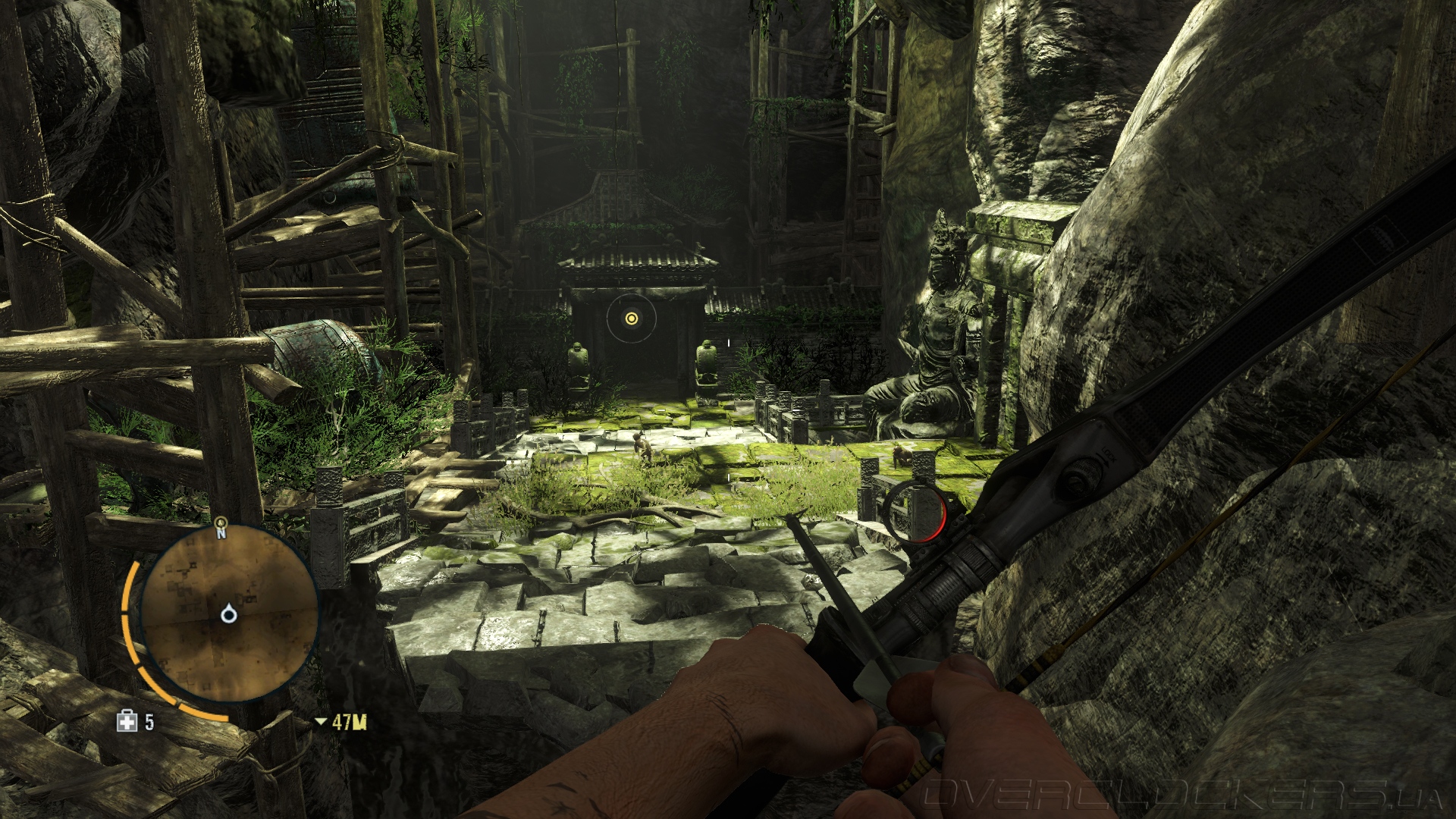Select the medkit syringe icon
The image size is (1456, 819).
[x=127, y=721]
